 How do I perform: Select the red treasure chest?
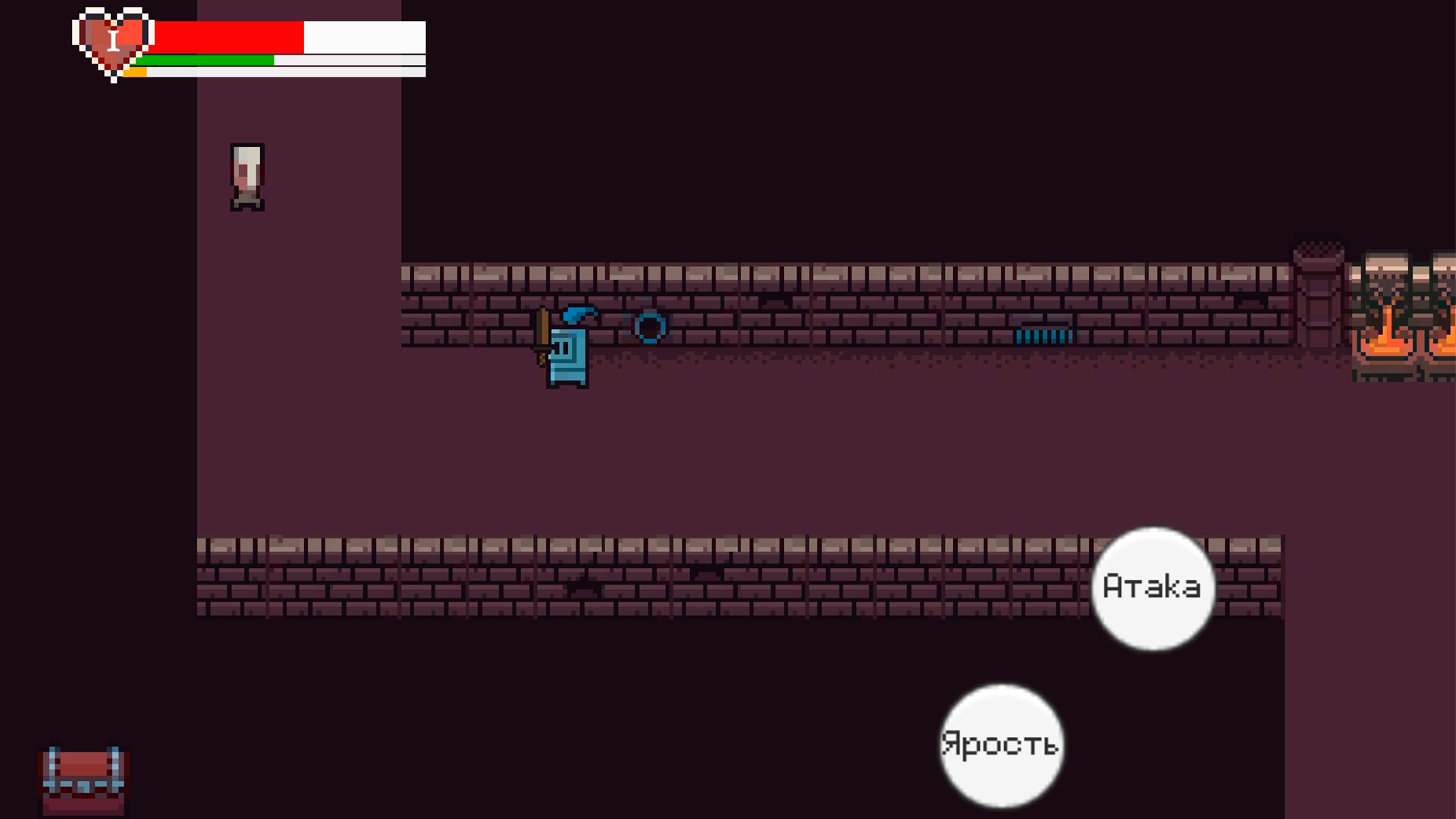coord(82,781)
